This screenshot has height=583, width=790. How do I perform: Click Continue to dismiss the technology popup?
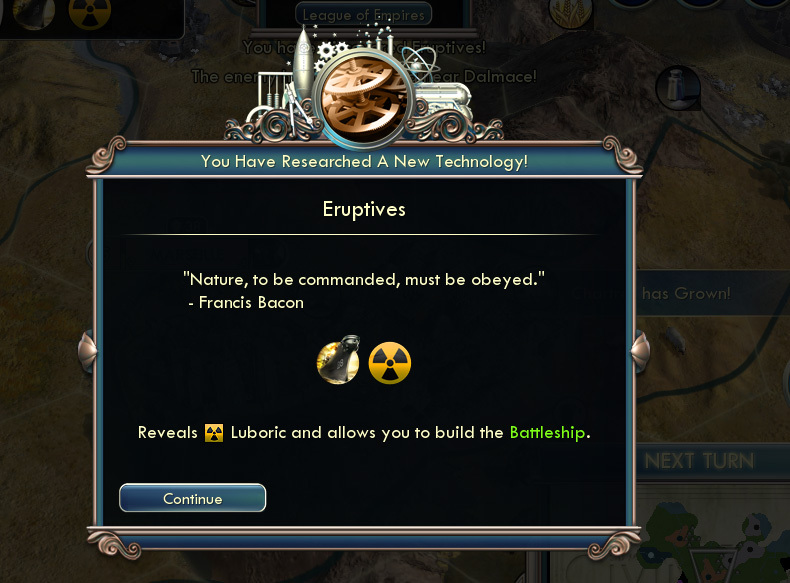click(x=192, y=498)
